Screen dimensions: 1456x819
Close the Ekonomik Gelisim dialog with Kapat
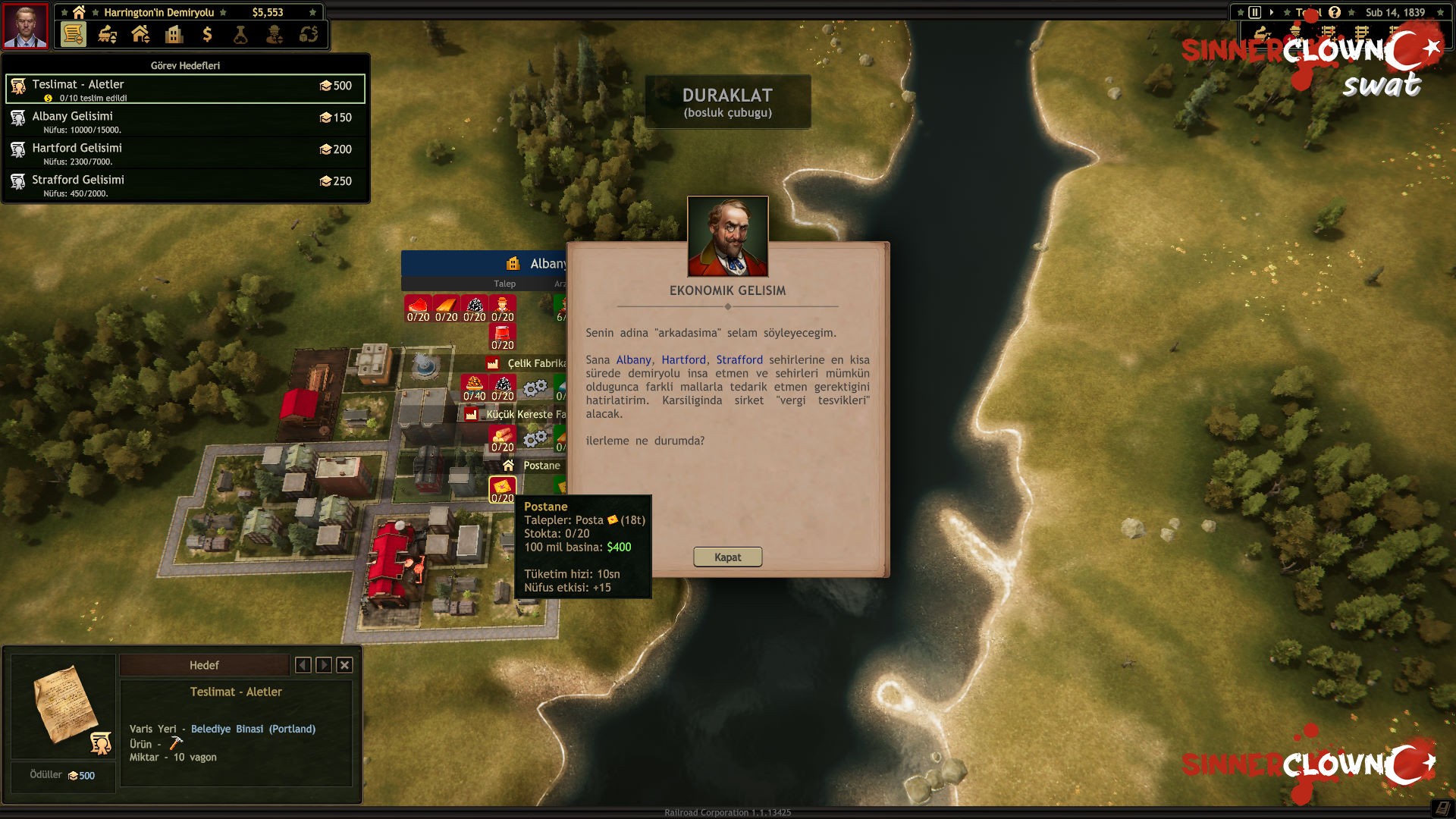click(727, 557)
